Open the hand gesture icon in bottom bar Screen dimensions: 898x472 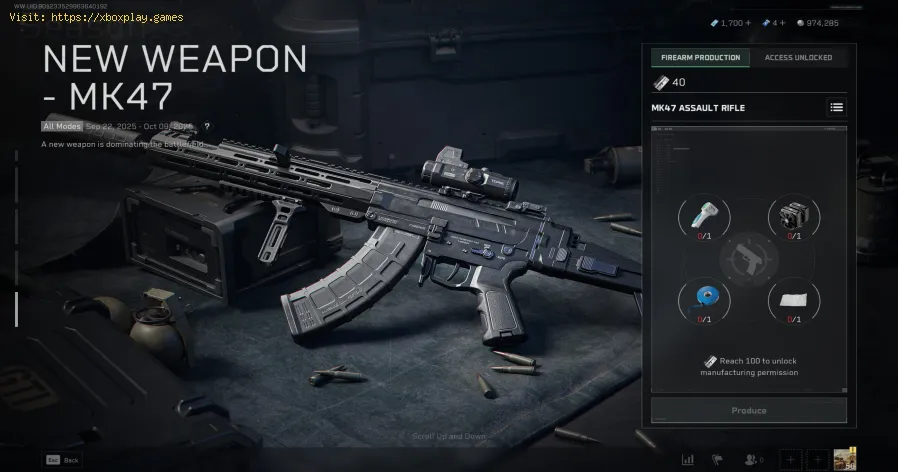click(x=718, y=459)
